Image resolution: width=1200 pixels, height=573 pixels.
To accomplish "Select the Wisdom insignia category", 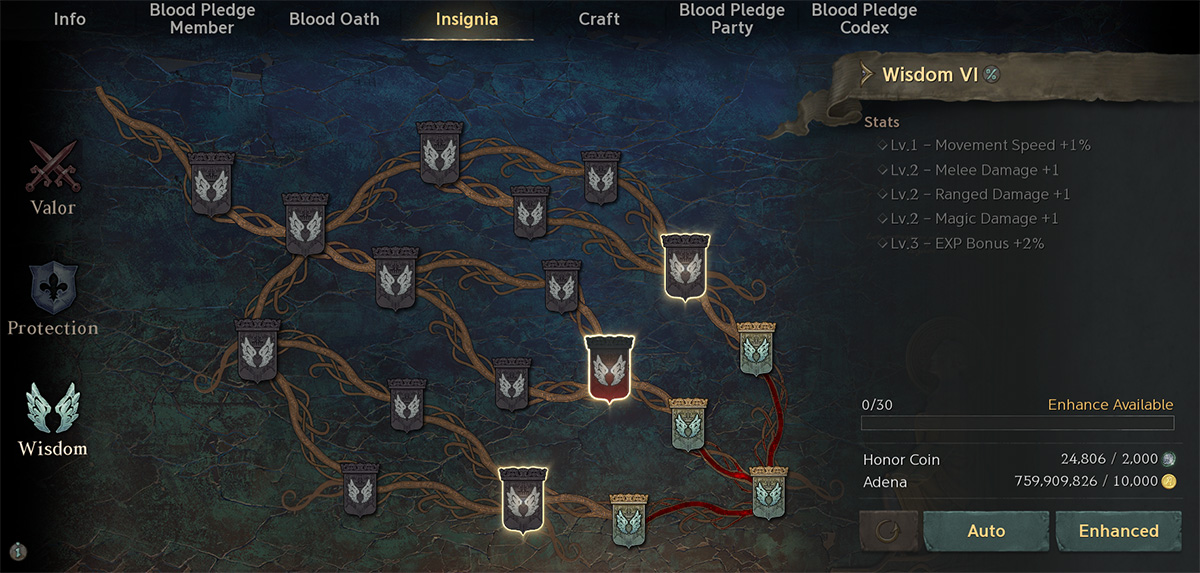I will pos(53,420).
